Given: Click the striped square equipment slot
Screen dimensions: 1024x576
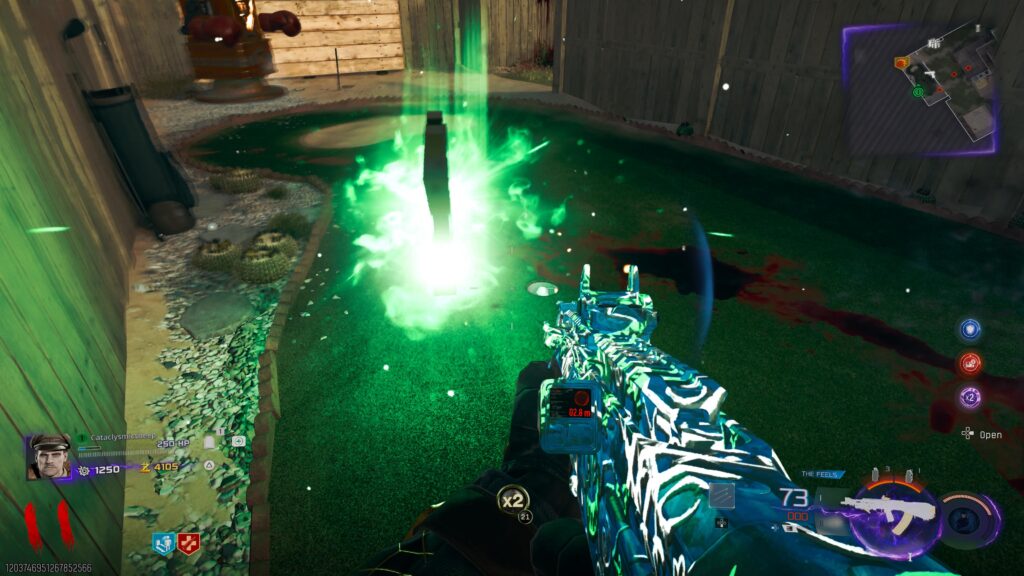Looking at the screenshot, I should tap(722, 497).
